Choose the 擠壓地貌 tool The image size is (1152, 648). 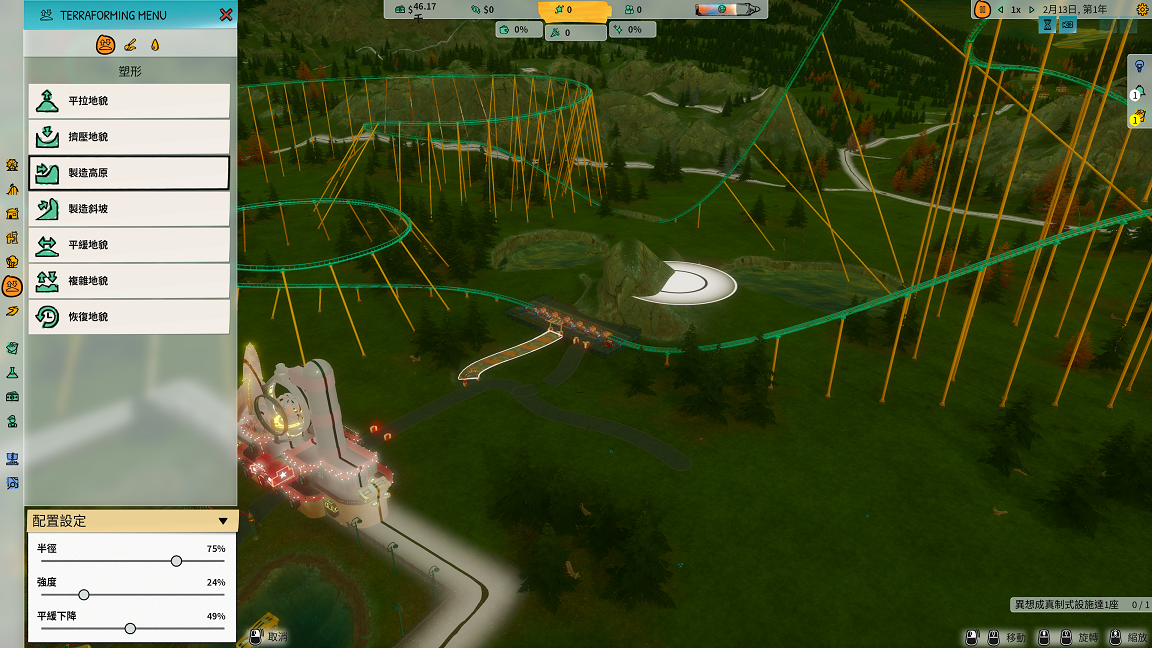[x=129, y=137]
